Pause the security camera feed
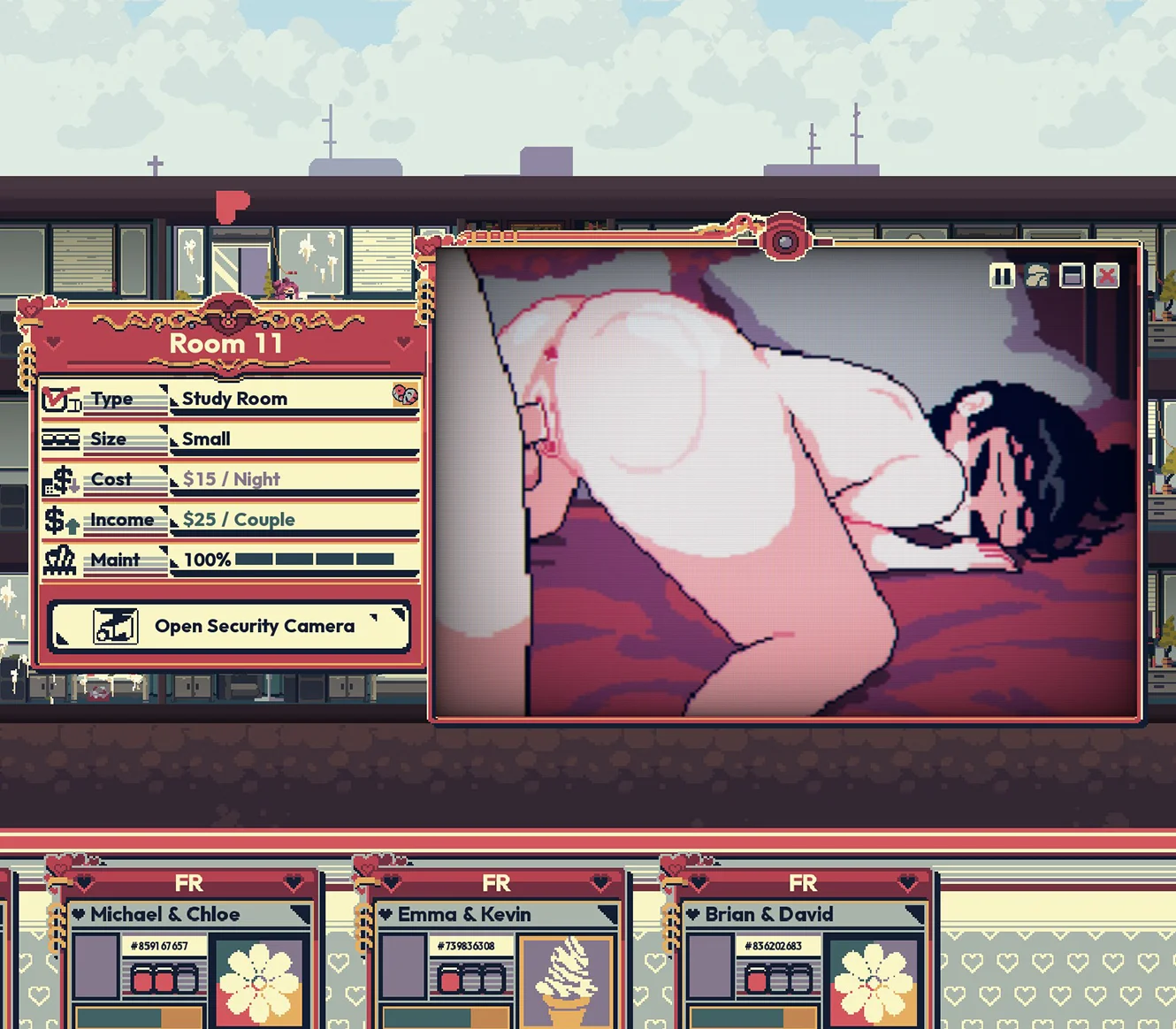Viewport: 1176px width, 1029px height. 1002,276
